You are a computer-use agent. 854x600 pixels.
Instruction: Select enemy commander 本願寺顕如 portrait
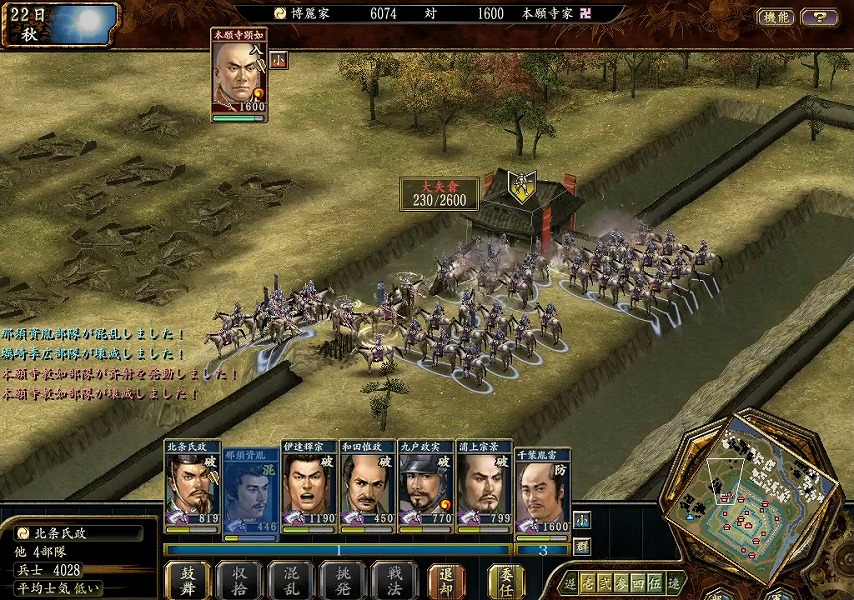(238, 76)
